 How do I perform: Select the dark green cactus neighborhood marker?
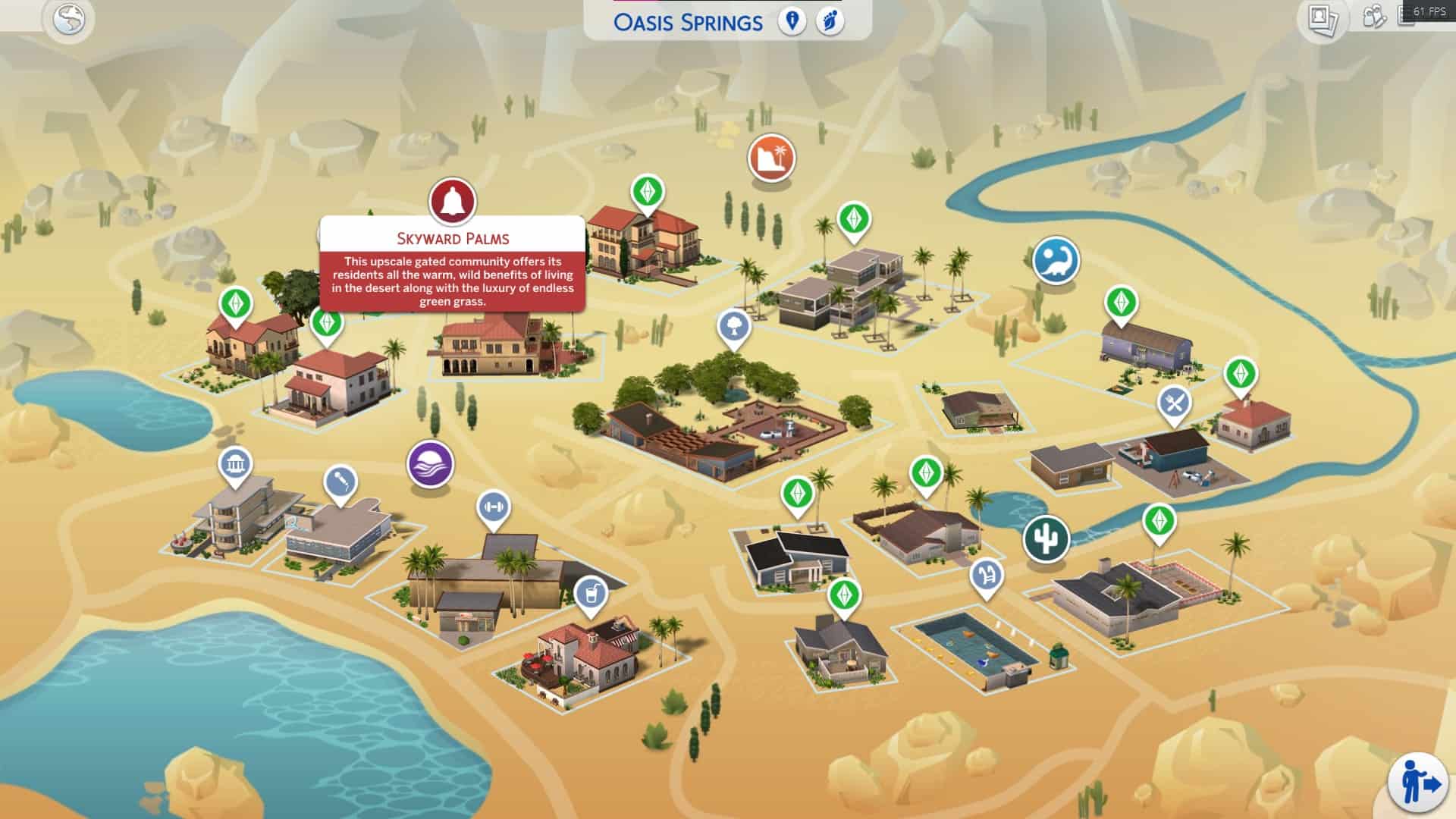pos(1046,538)
